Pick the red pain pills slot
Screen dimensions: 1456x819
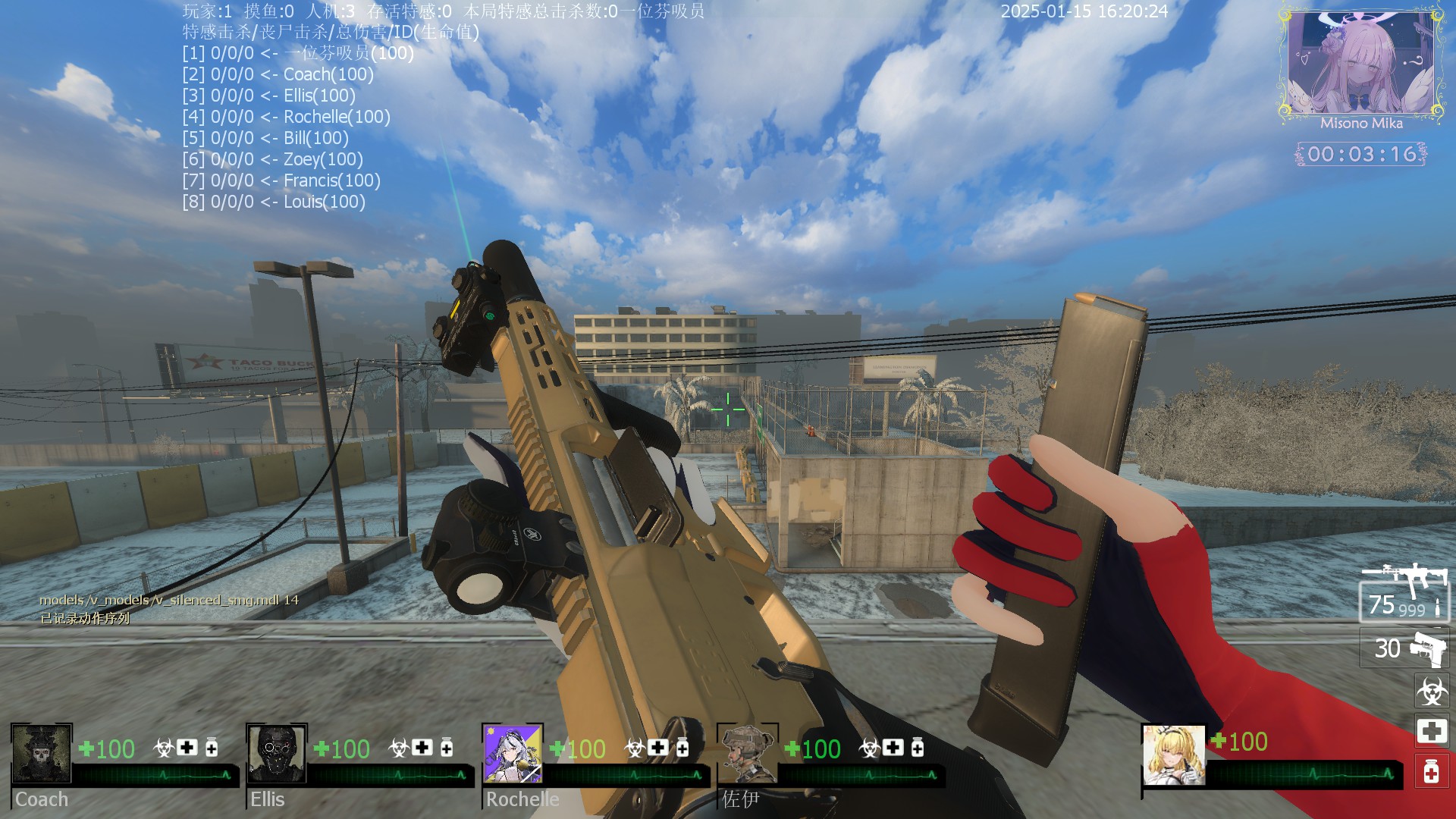click(1431, 772)
